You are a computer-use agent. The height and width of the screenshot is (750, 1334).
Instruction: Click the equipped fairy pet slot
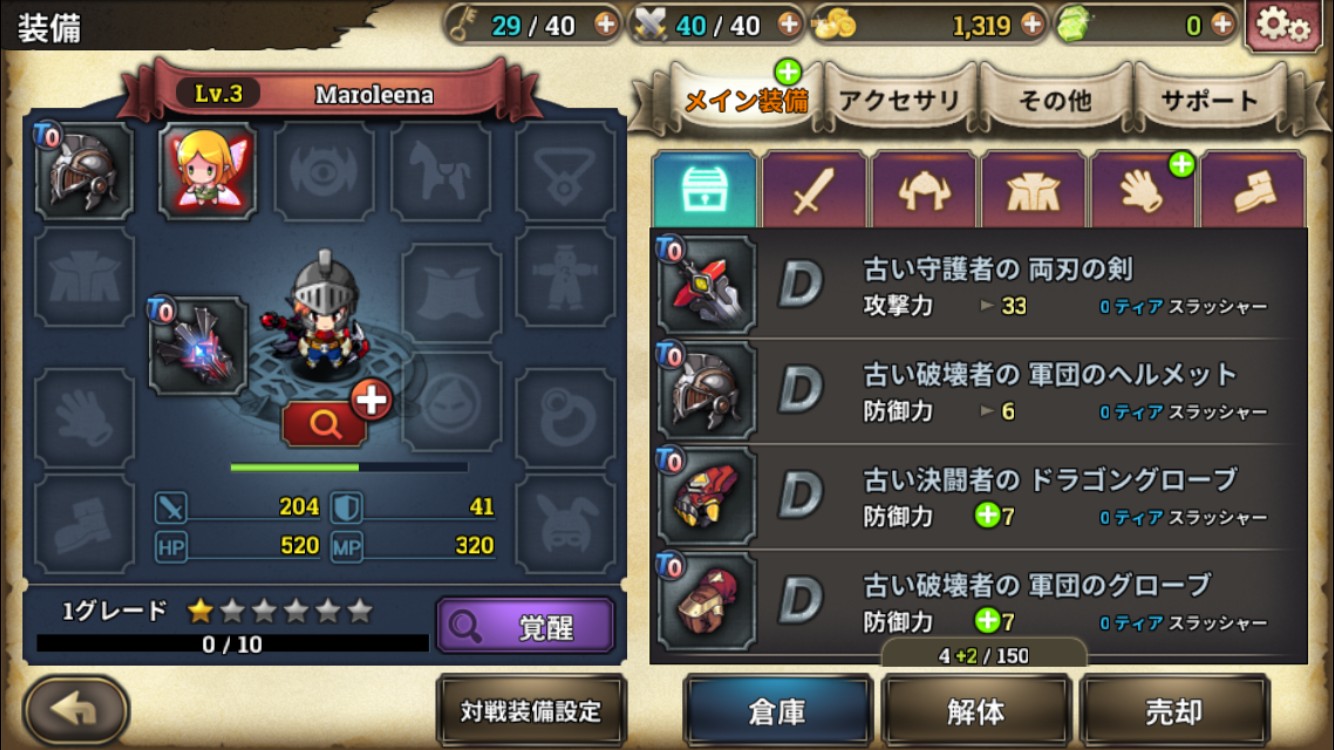(208, 170)
